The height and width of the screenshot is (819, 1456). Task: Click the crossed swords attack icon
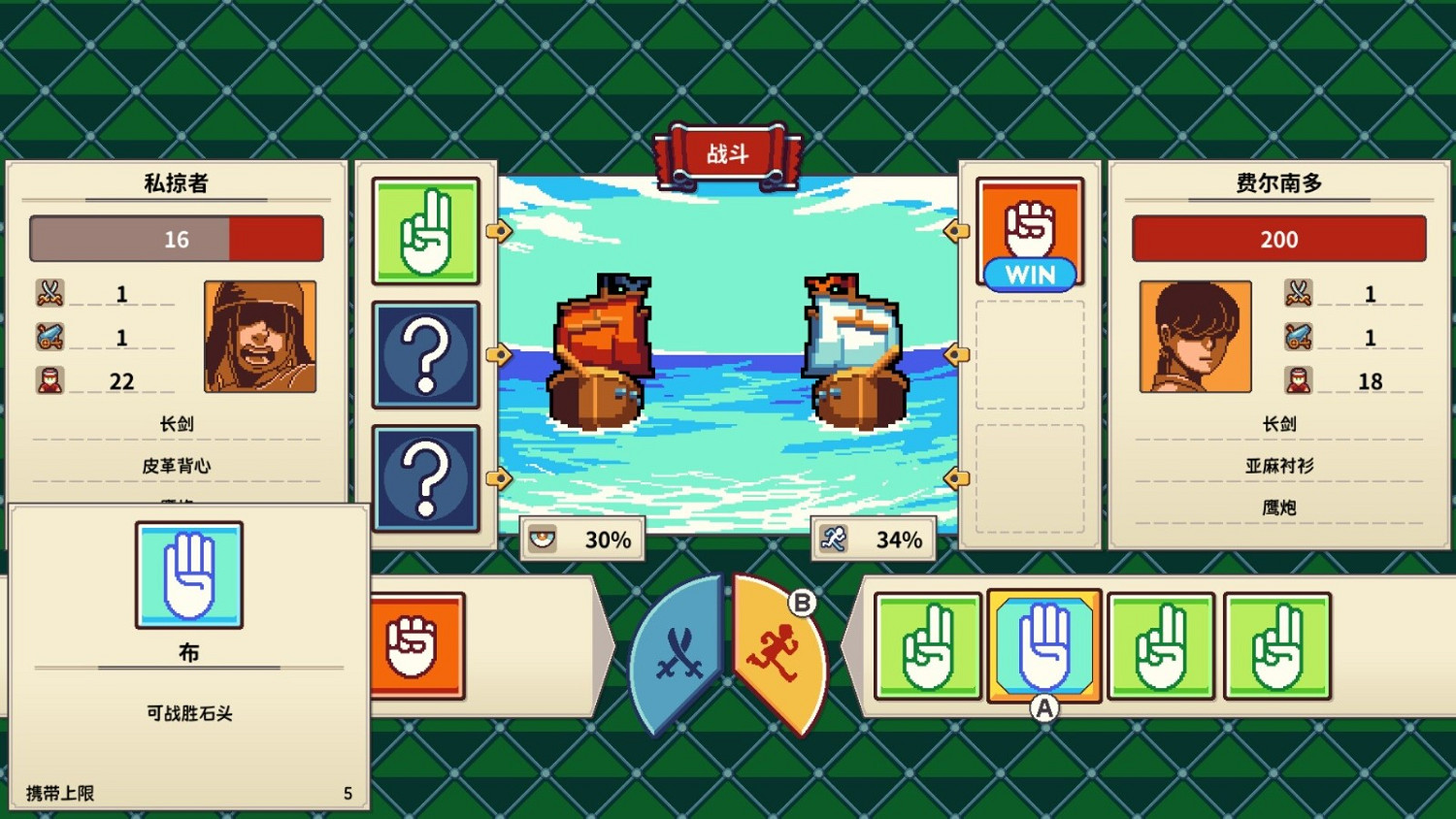679,650
